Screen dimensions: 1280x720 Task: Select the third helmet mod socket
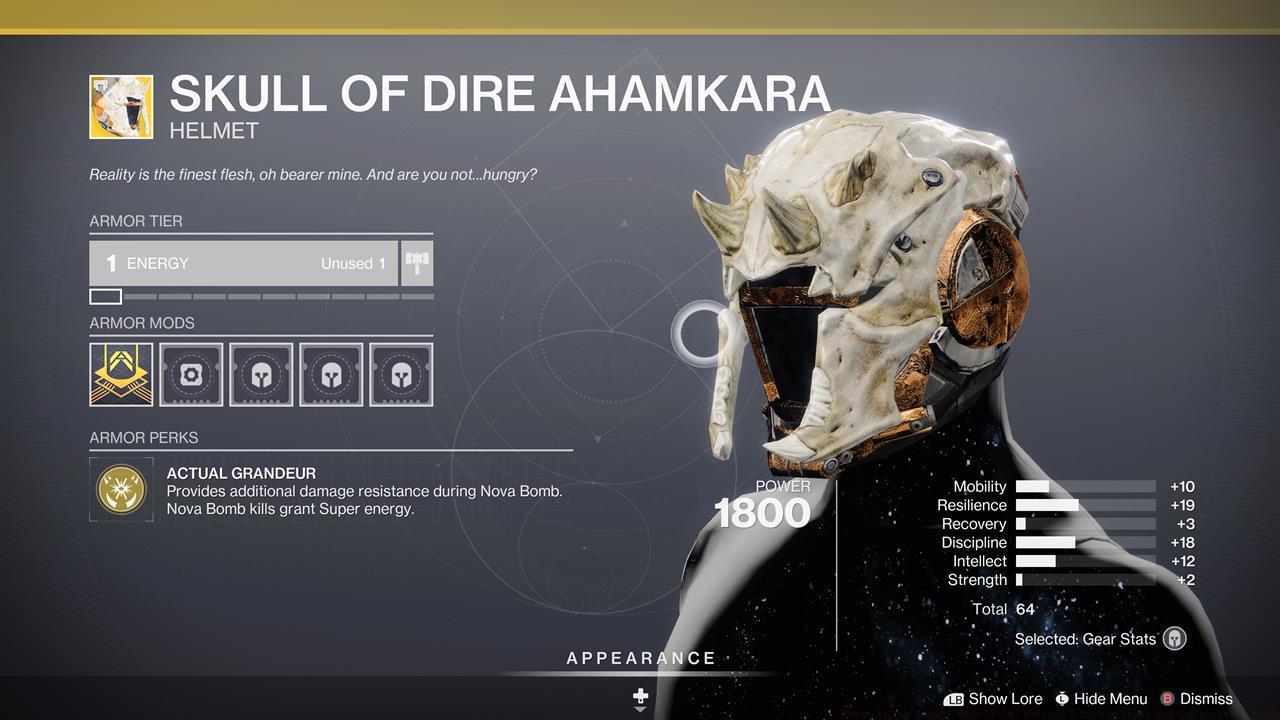(401, 374)
